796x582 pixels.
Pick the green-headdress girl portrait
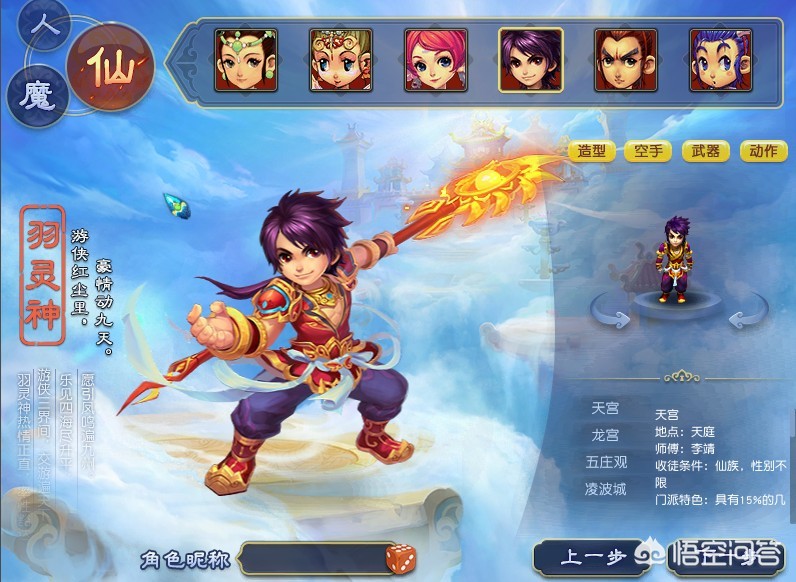[x=246, y=59]
